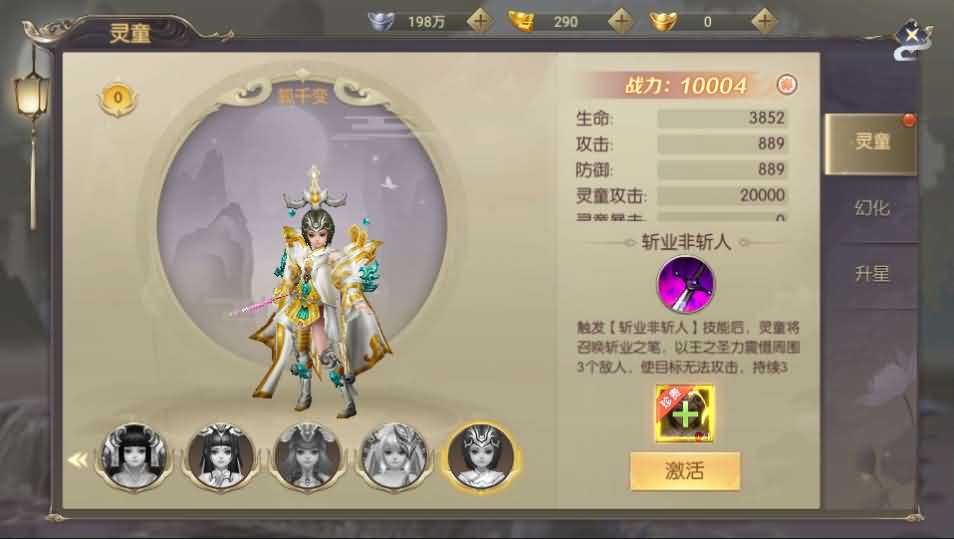Click the plus button beside the 0 balance
The width and height of the screenshot is (954, 539).
click(765, 21)
